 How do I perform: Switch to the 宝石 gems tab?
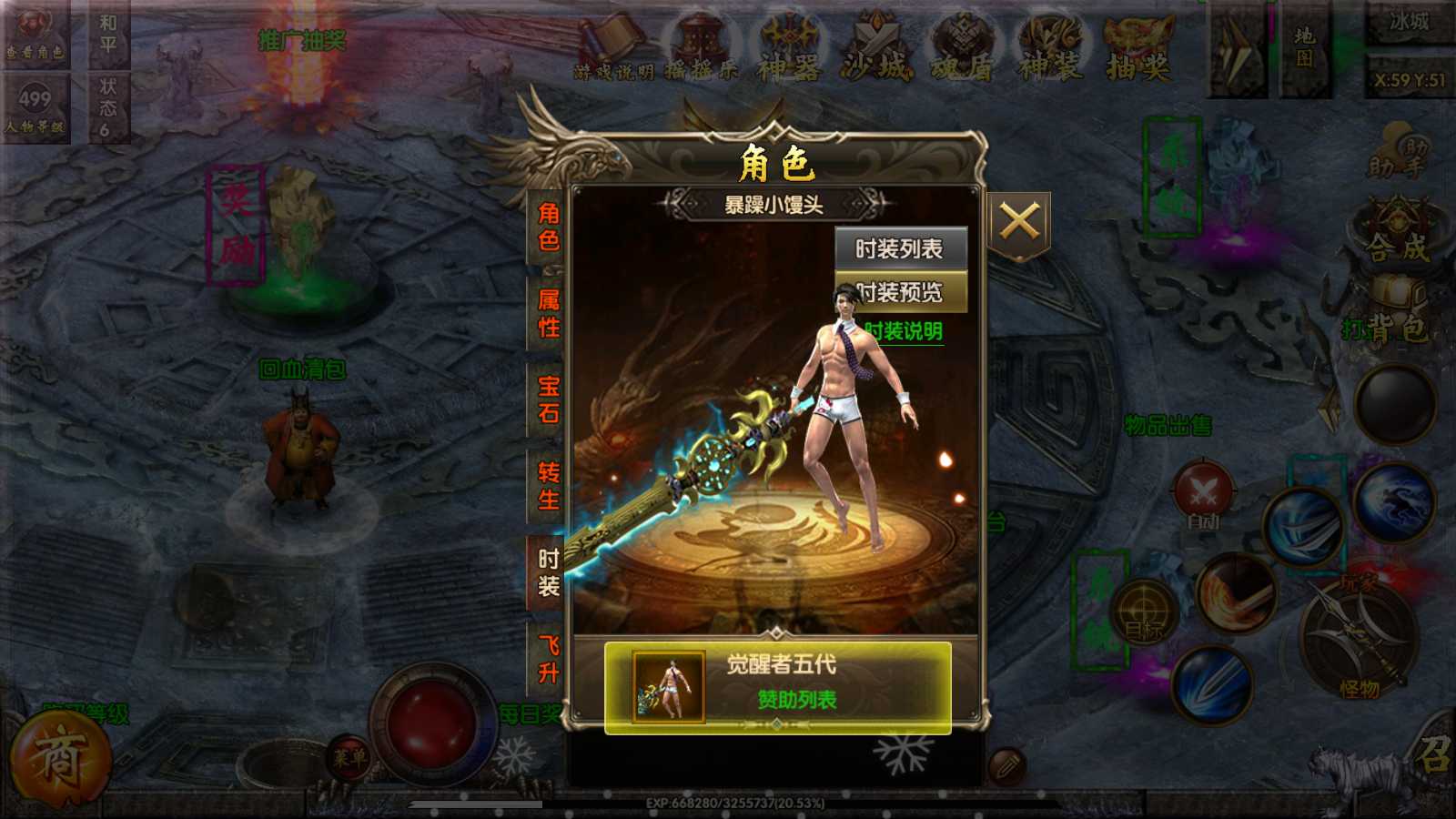548,399
